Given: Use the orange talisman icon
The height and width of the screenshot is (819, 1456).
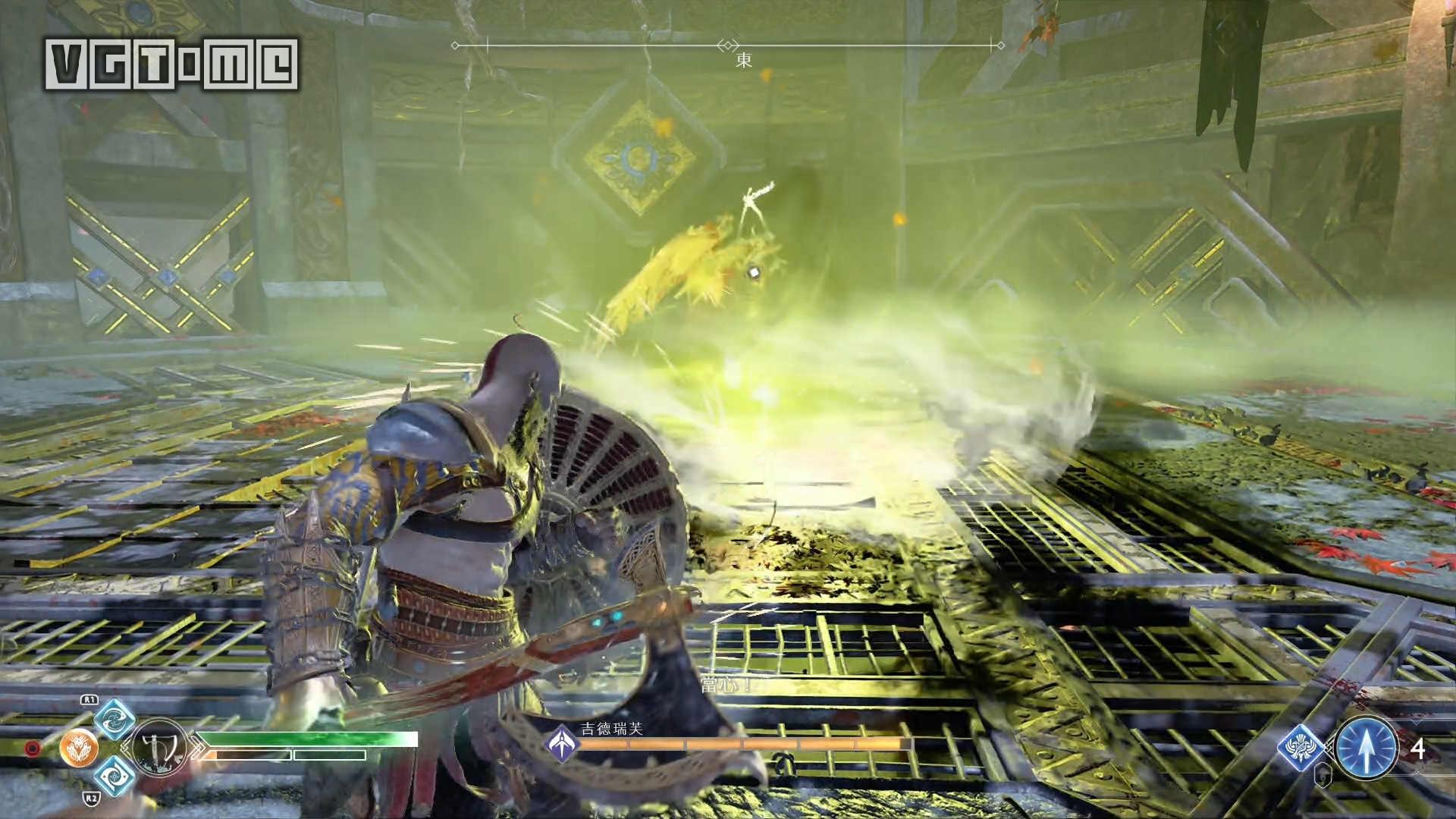Looking at the screenshot, I should tap(79, 748).
